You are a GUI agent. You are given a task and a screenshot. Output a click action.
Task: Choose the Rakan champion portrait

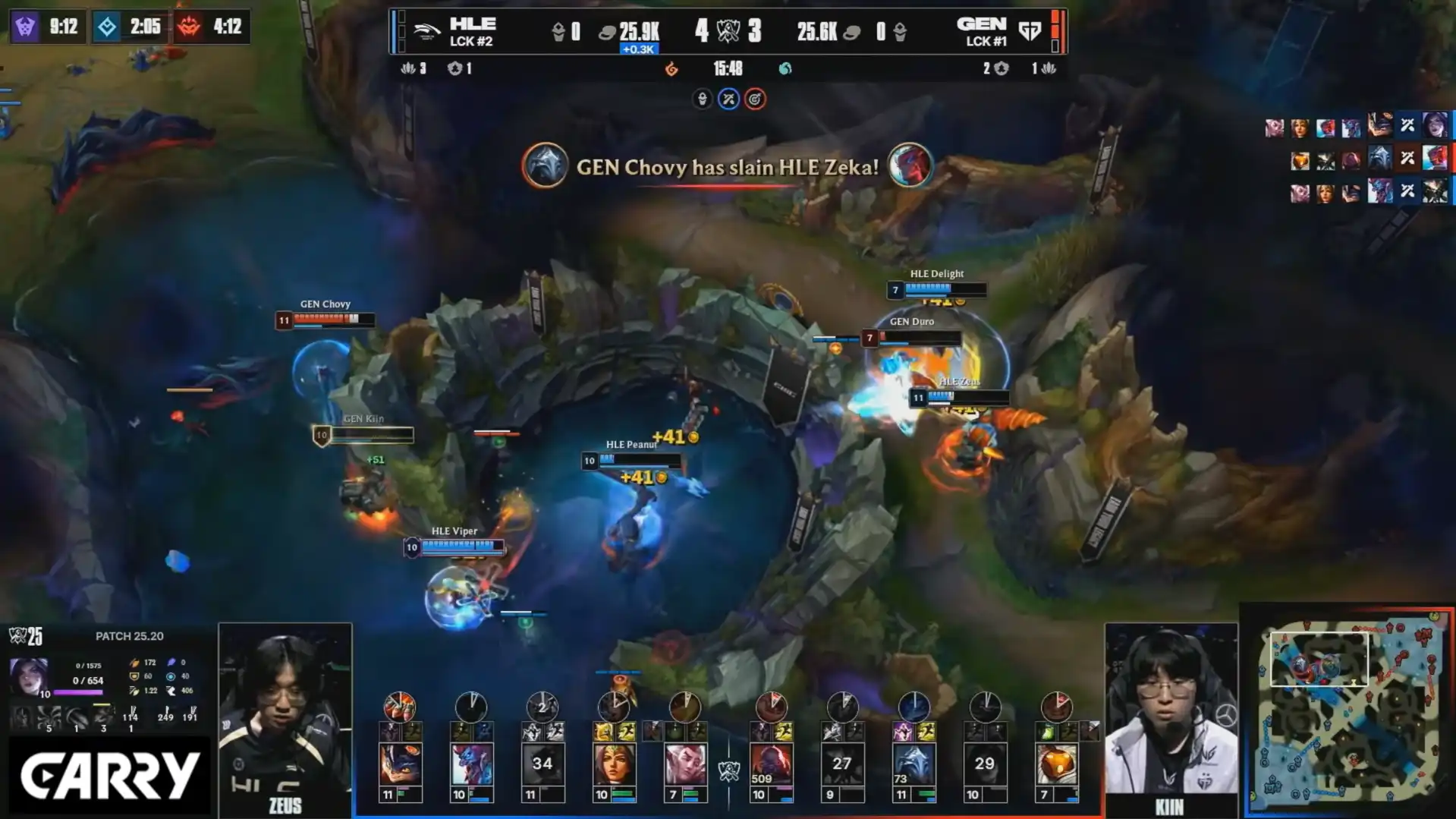tap(685, 764)
